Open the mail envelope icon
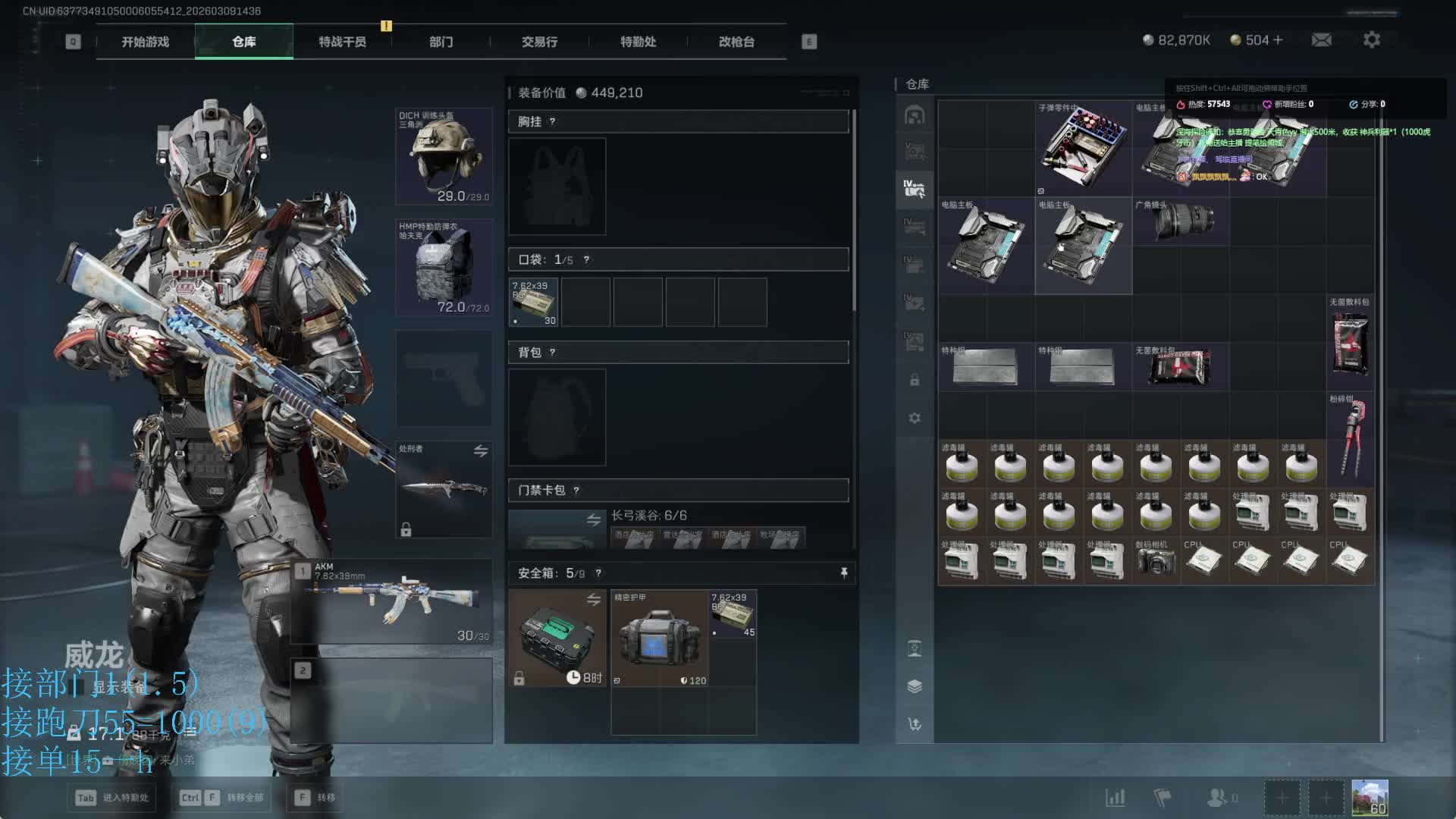1456x819 pixels. point(1321,39)
